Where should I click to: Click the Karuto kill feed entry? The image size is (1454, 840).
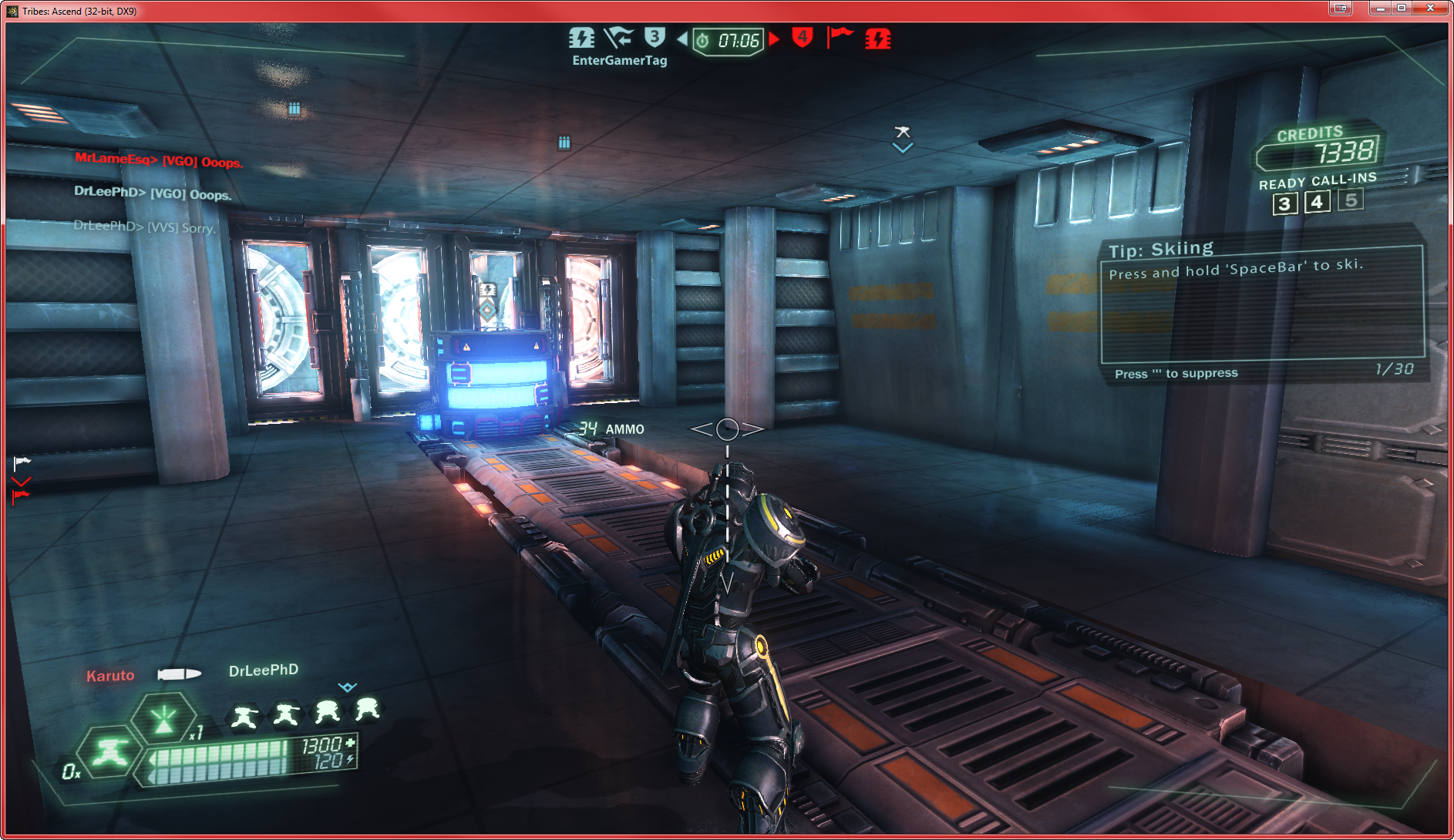tap(110, 676)
